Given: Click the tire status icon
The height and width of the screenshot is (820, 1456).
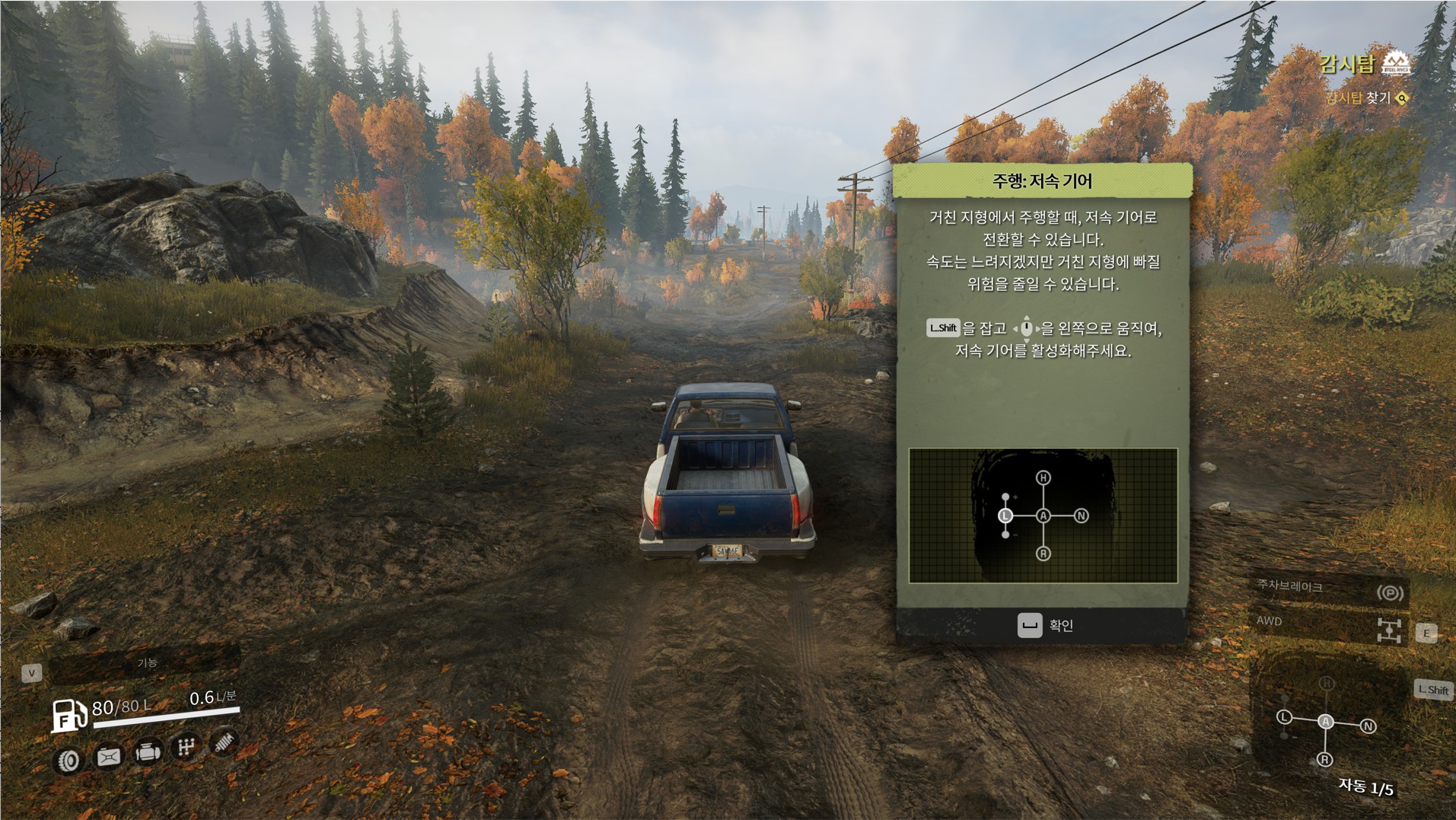Looking at the screenshot, I should pos(69,759).
